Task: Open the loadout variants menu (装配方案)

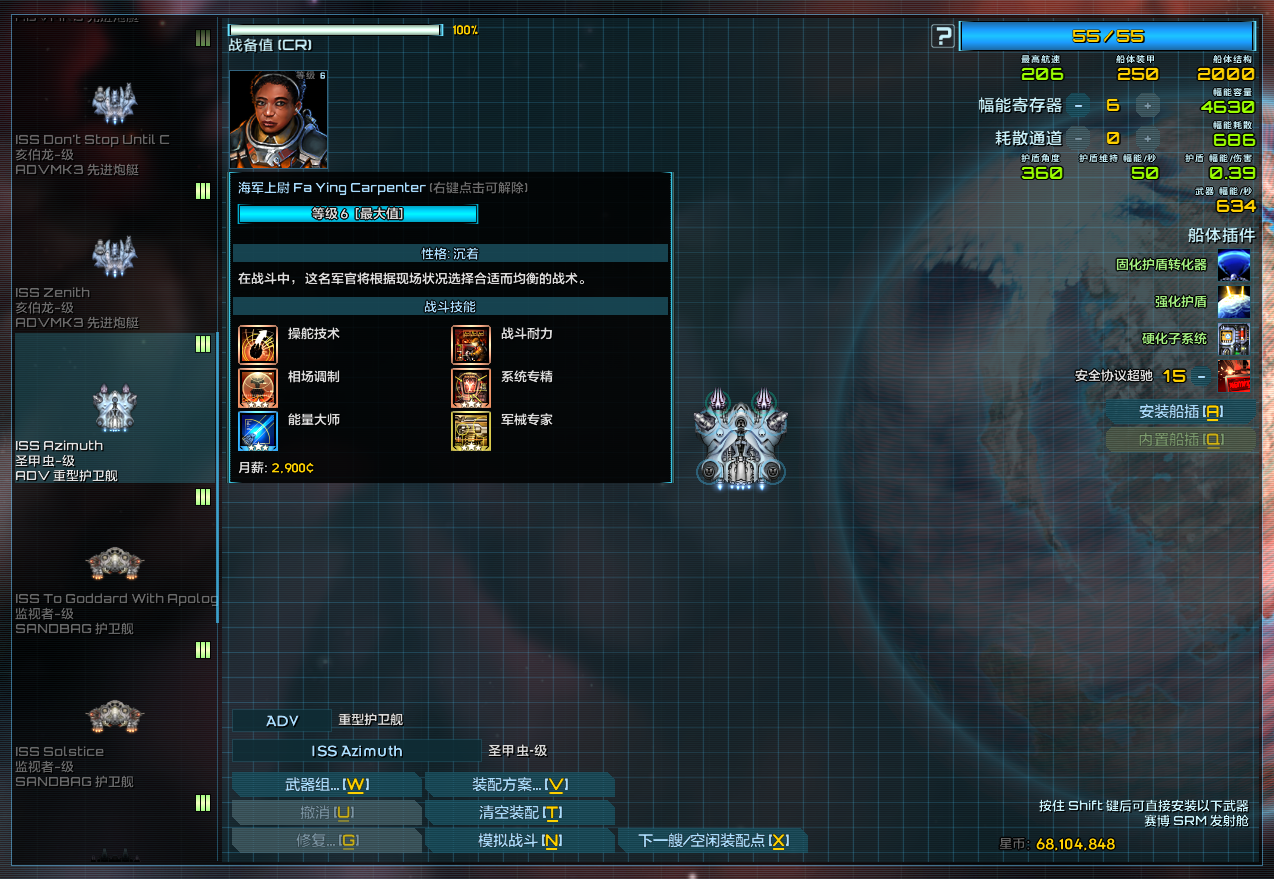Action: point(519,785)
